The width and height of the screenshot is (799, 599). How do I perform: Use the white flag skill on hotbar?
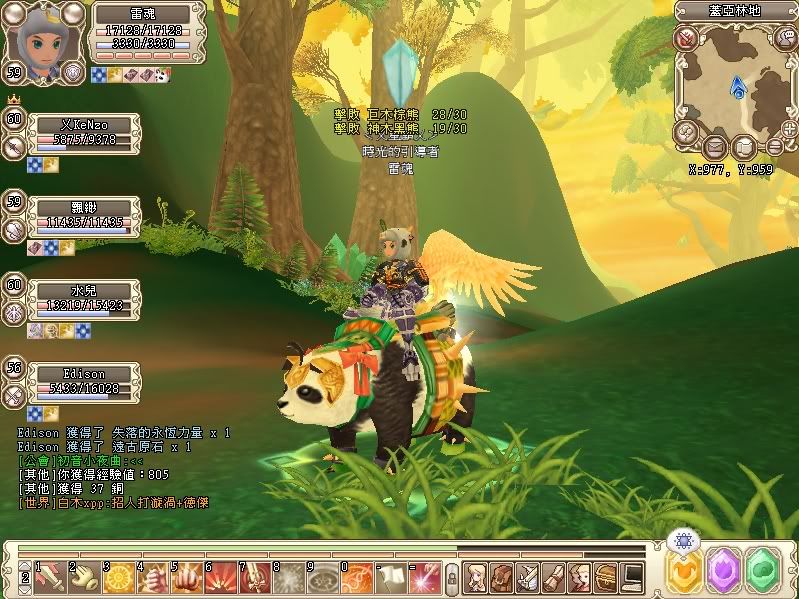[x=391, y=576]
